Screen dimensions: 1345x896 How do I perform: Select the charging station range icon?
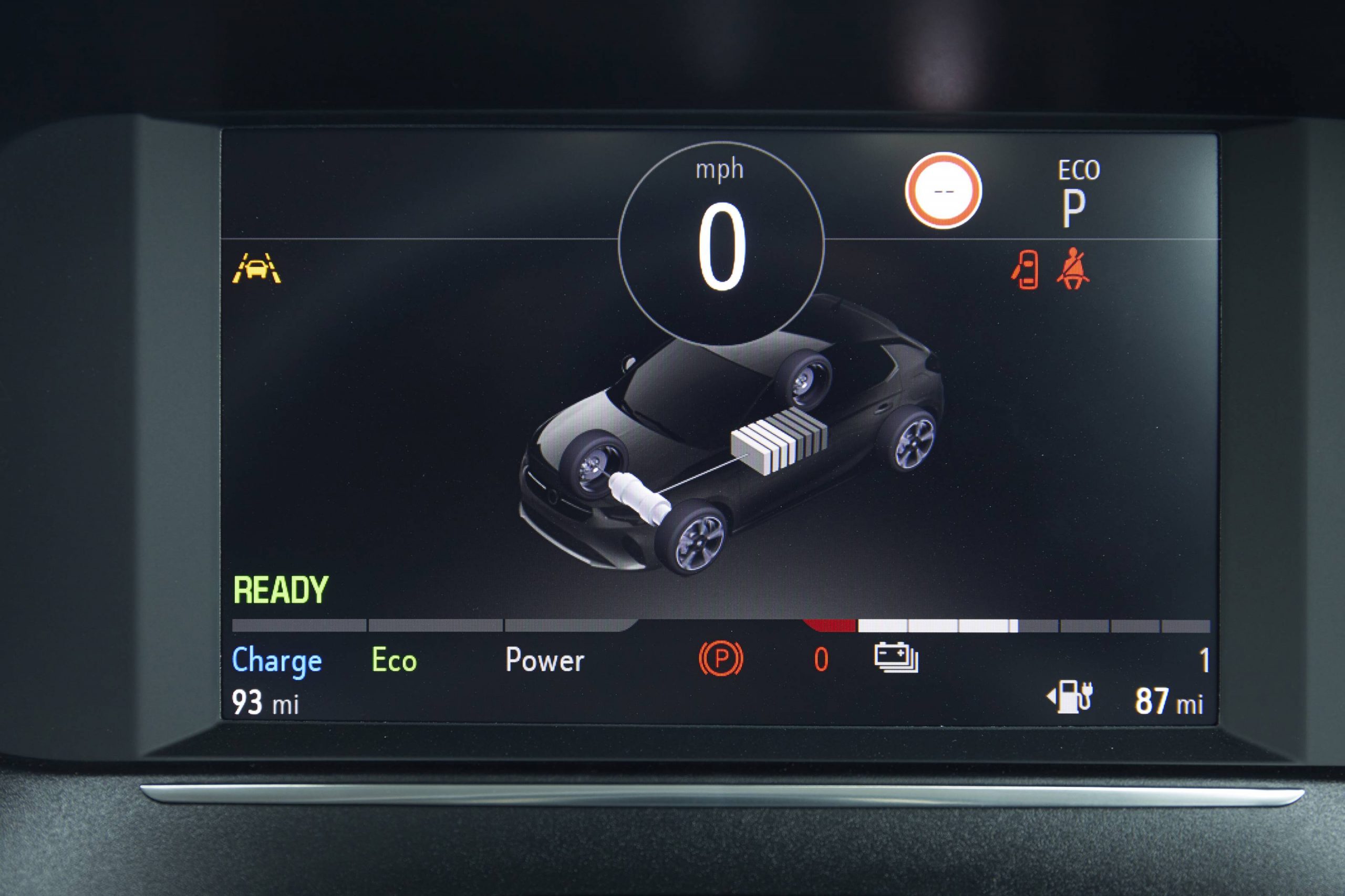click(1070, 697)
